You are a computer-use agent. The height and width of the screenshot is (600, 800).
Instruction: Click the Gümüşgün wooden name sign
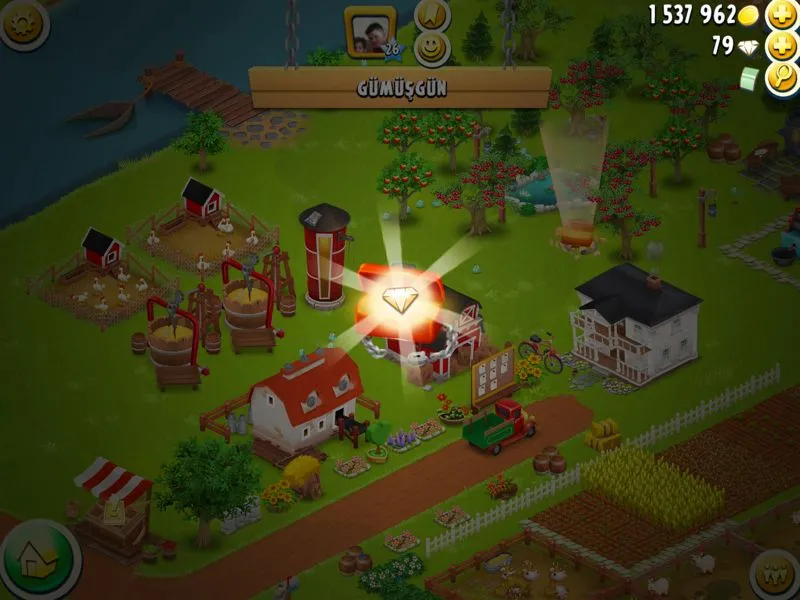pyautogui.click(x=400, y=87)
